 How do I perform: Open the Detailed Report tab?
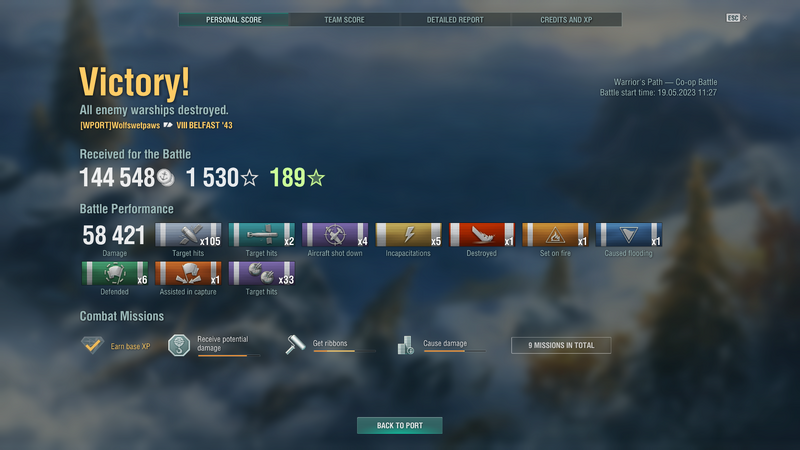point(455,19)
